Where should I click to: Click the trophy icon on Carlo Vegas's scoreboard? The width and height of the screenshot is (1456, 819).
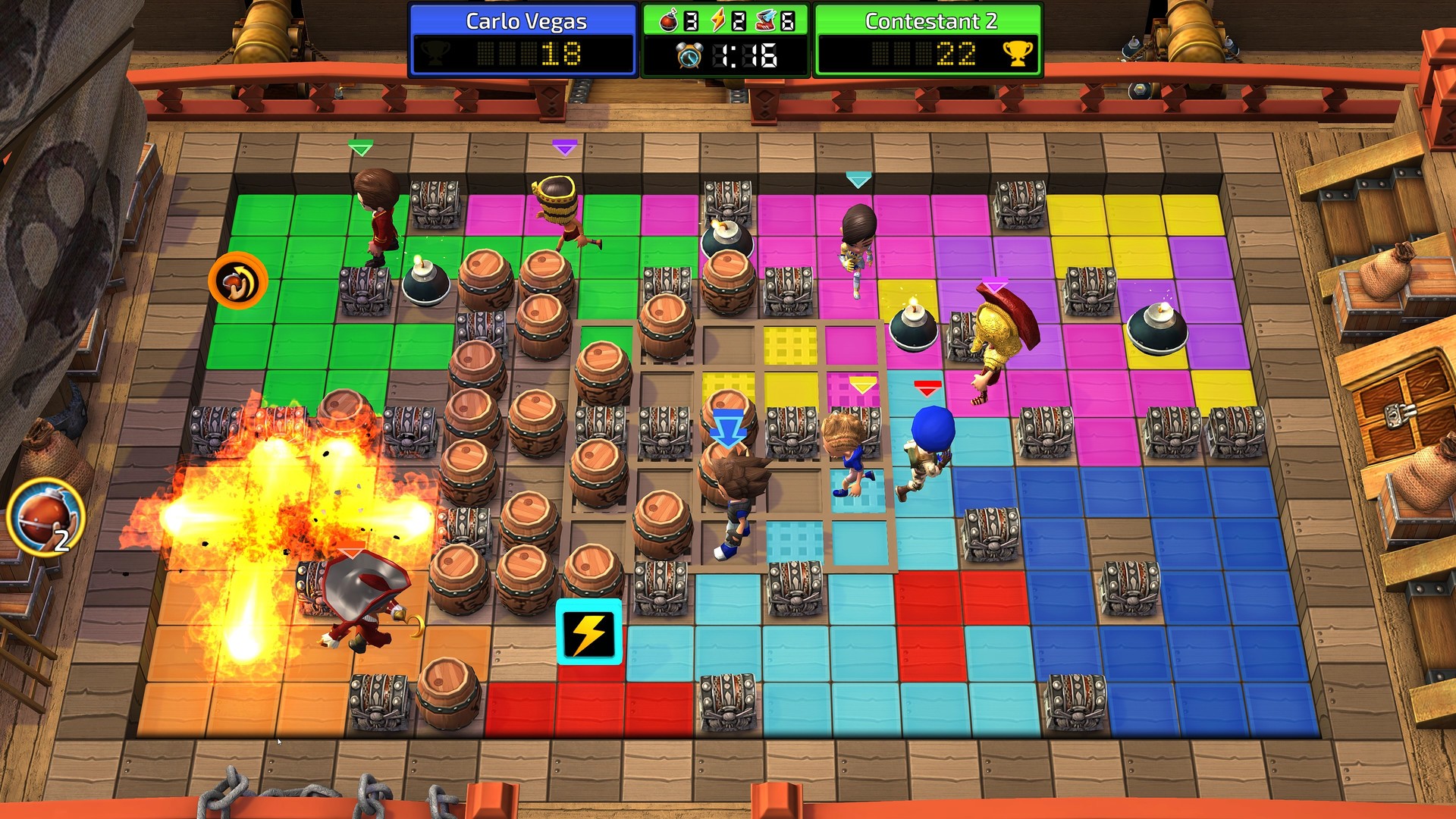432,53
